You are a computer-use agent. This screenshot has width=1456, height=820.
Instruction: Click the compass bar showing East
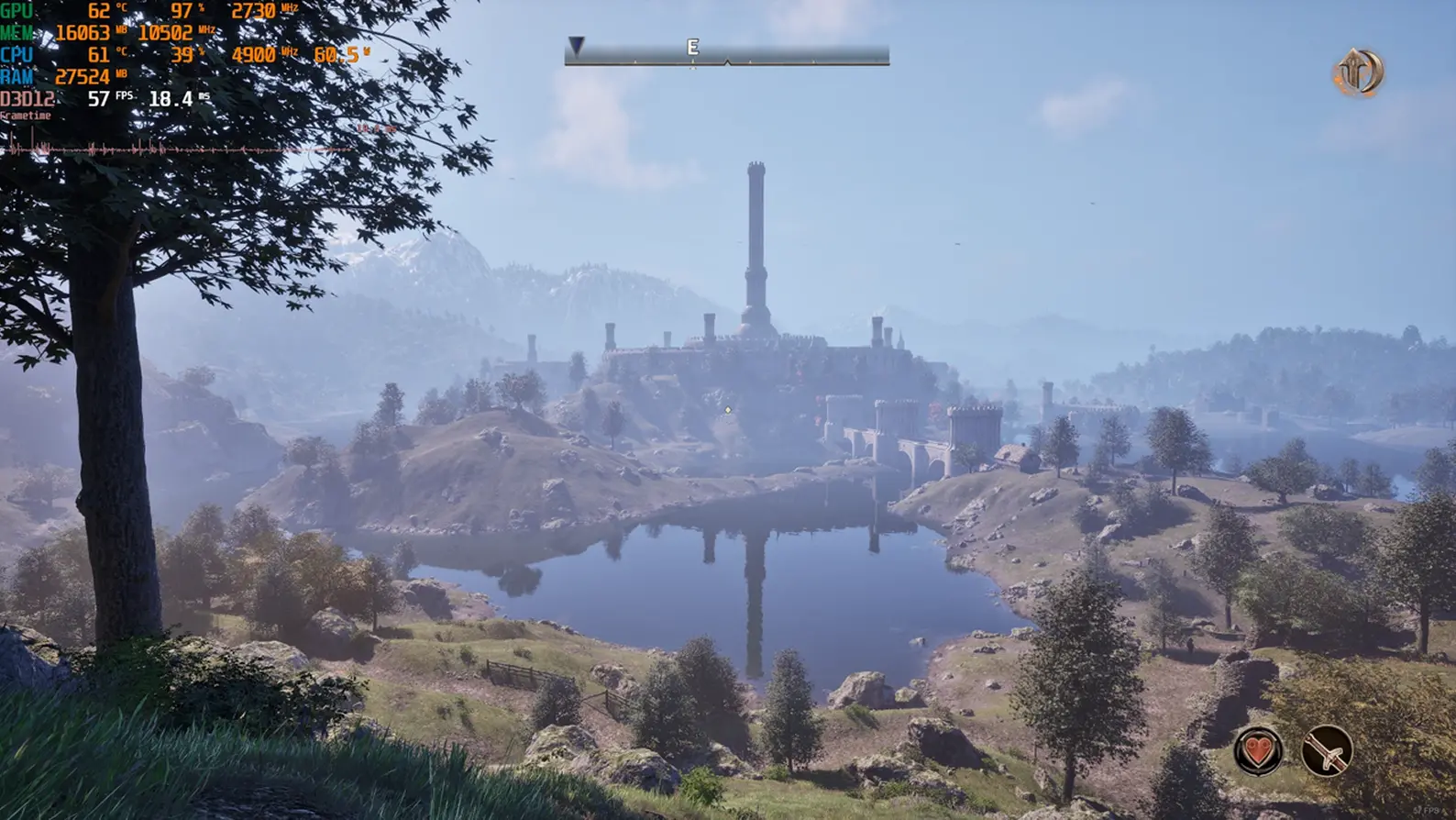[x=726, y=53]
